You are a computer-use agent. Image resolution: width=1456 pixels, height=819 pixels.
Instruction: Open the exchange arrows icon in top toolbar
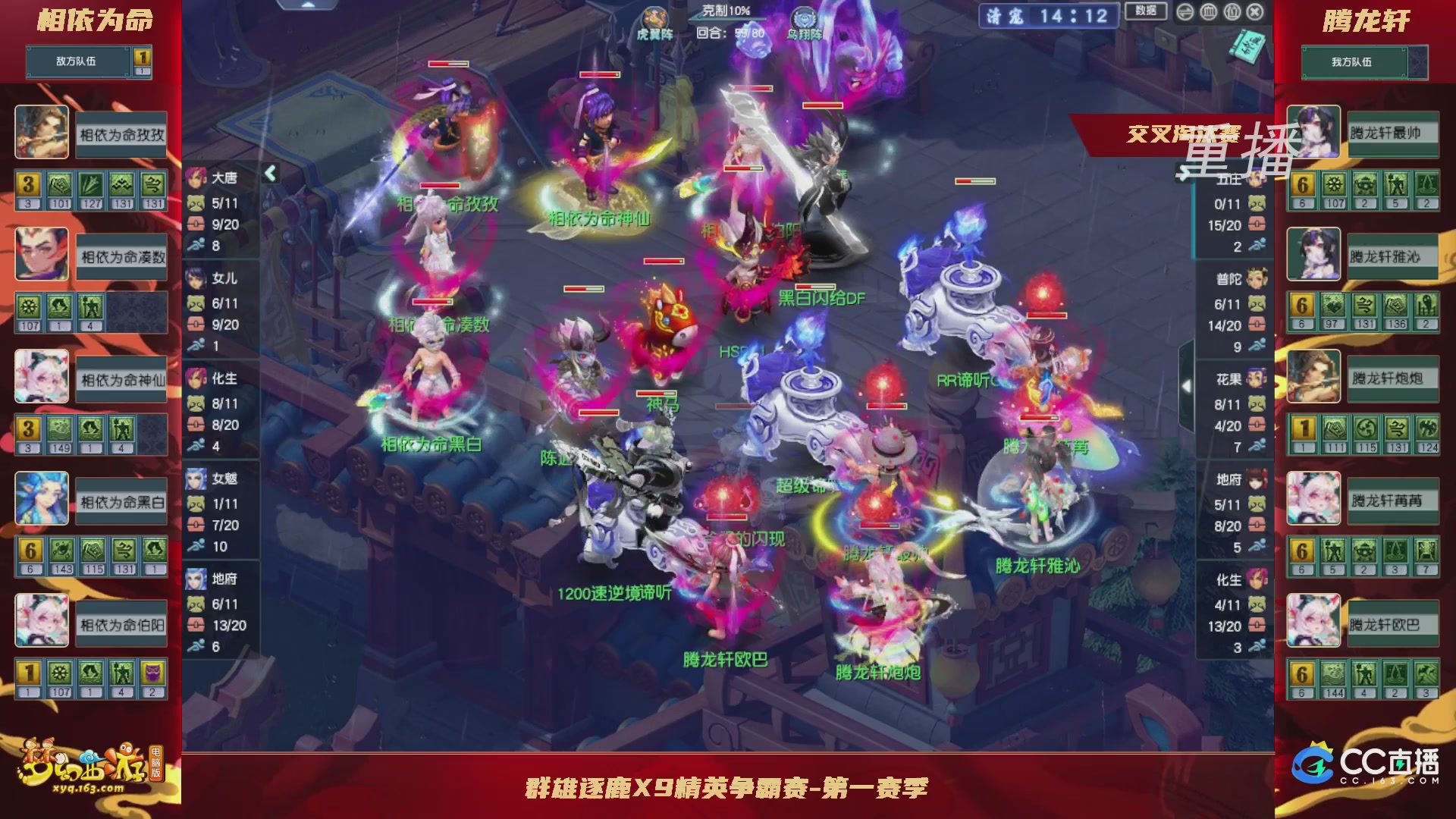1185,12
